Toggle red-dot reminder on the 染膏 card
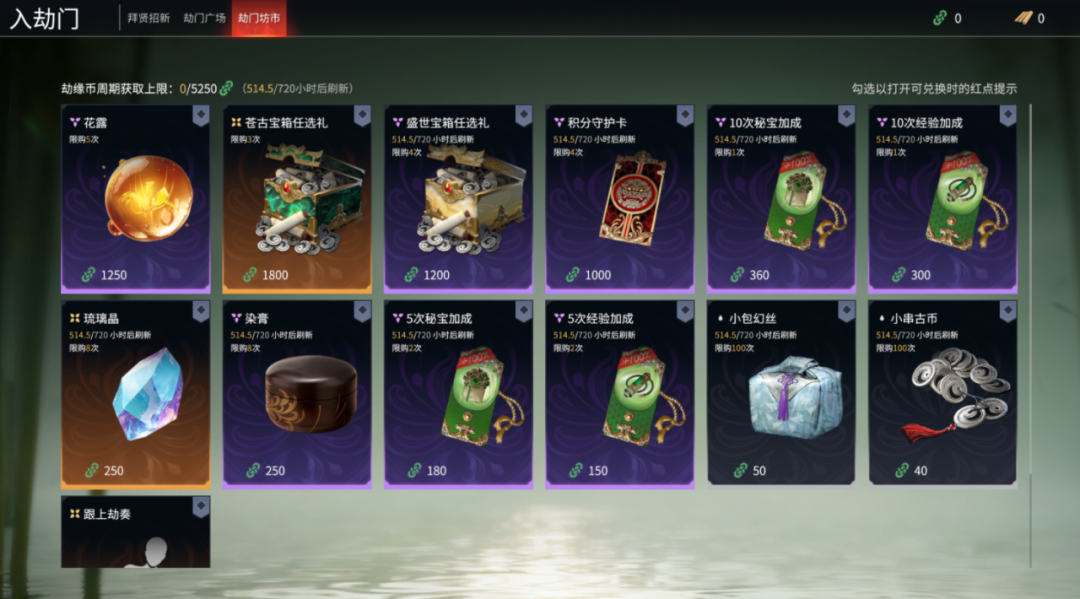This screenshot has width=1080, height=599. point(362,311)
